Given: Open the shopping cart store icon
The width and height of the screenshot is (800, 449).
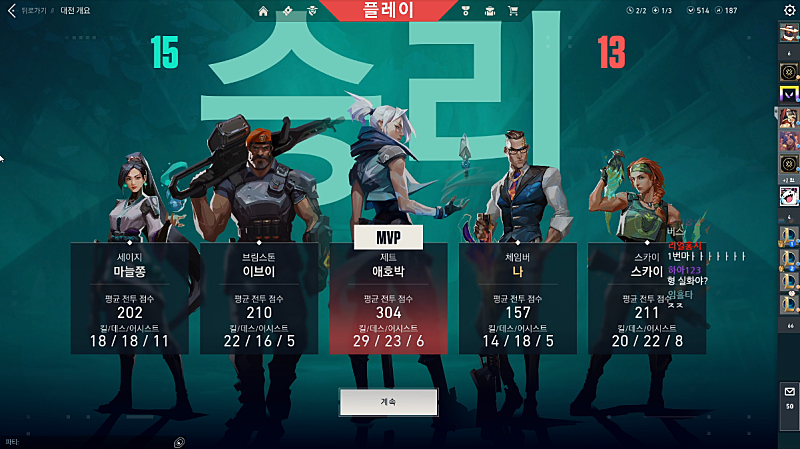Looking at the screenshot, I should (513, 11).
